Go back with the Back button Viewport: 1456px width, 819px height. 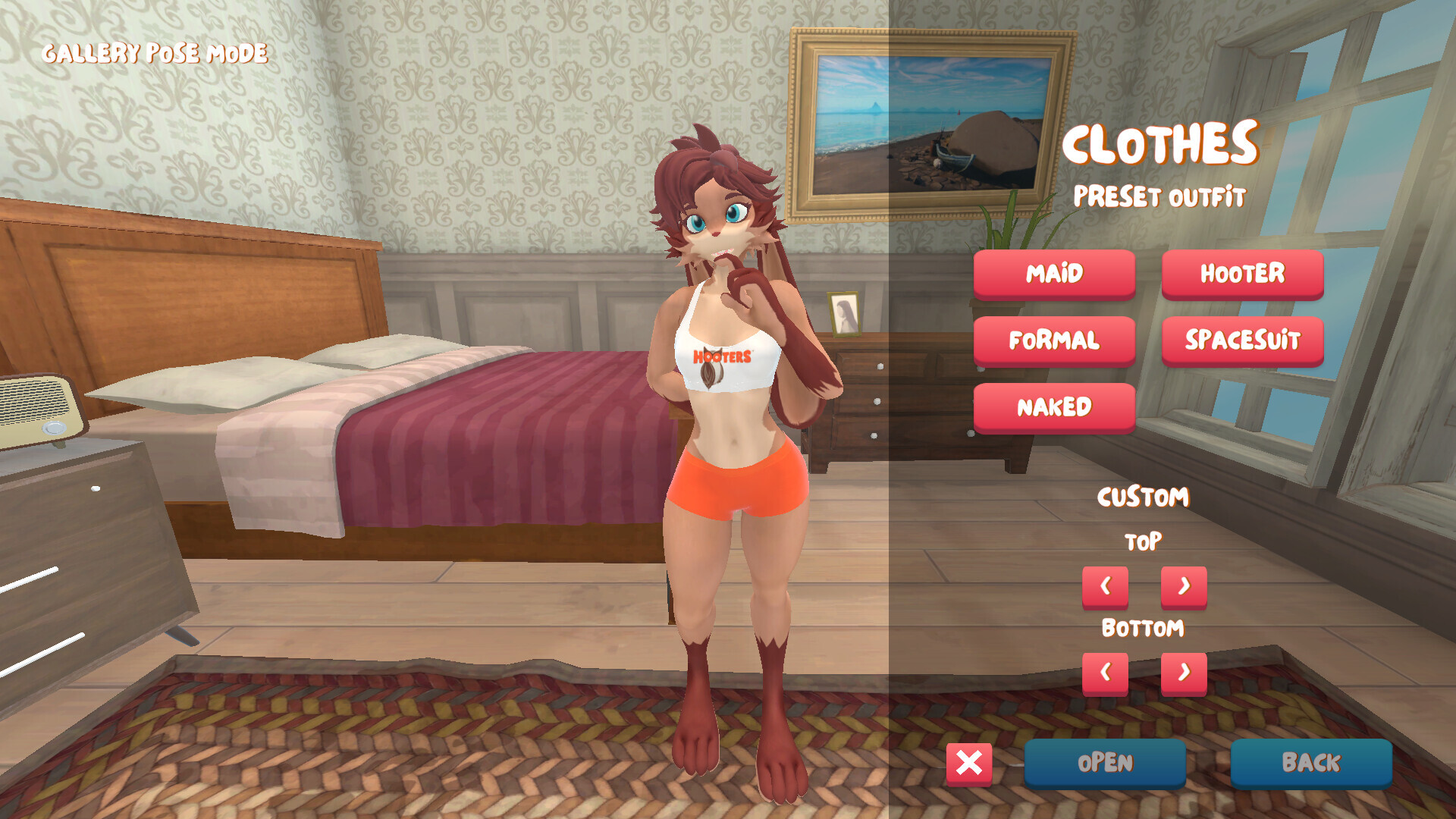1311,763
